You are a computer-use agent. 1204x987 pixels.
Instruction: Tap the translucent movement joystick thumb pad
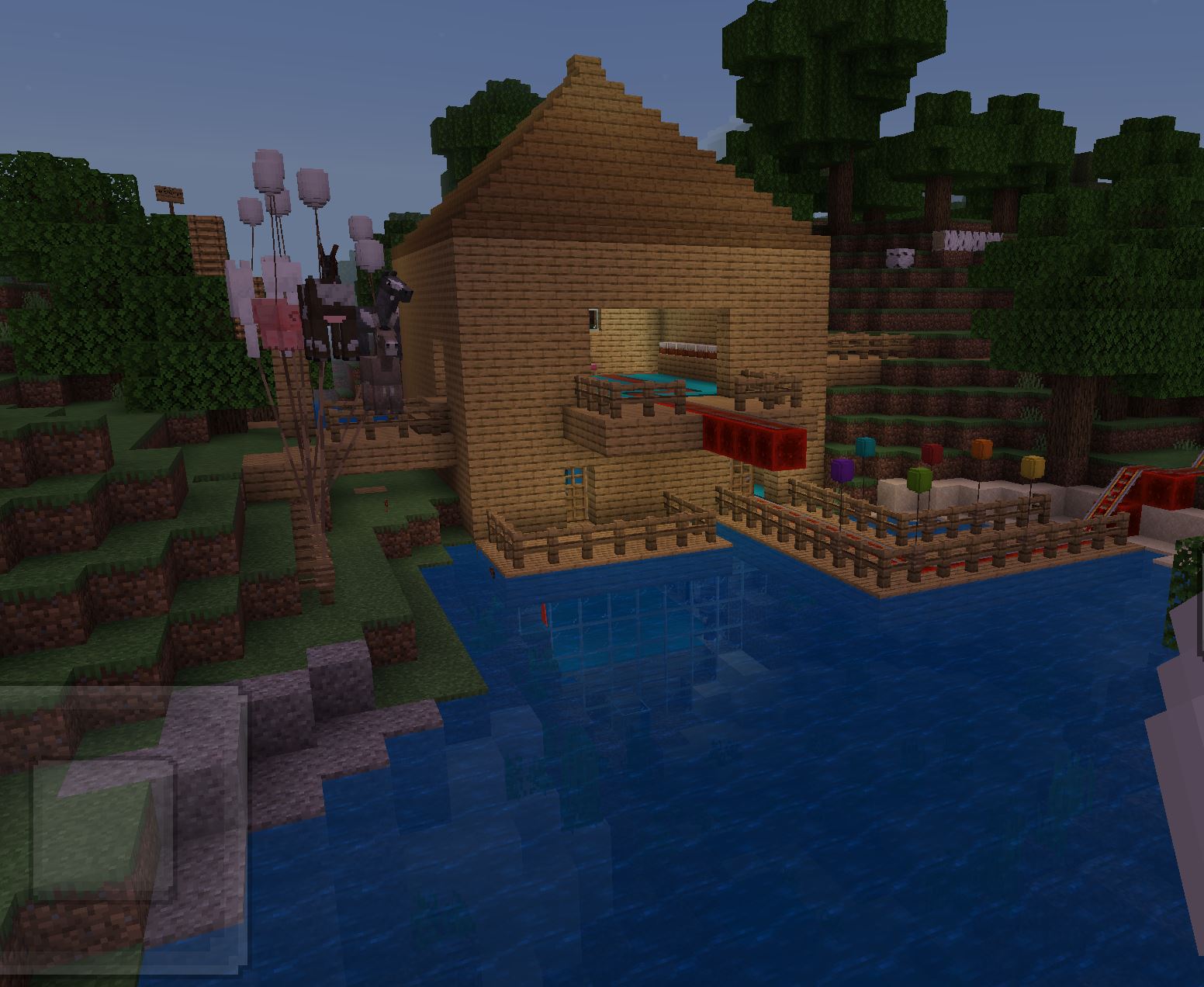pos(105,832)
